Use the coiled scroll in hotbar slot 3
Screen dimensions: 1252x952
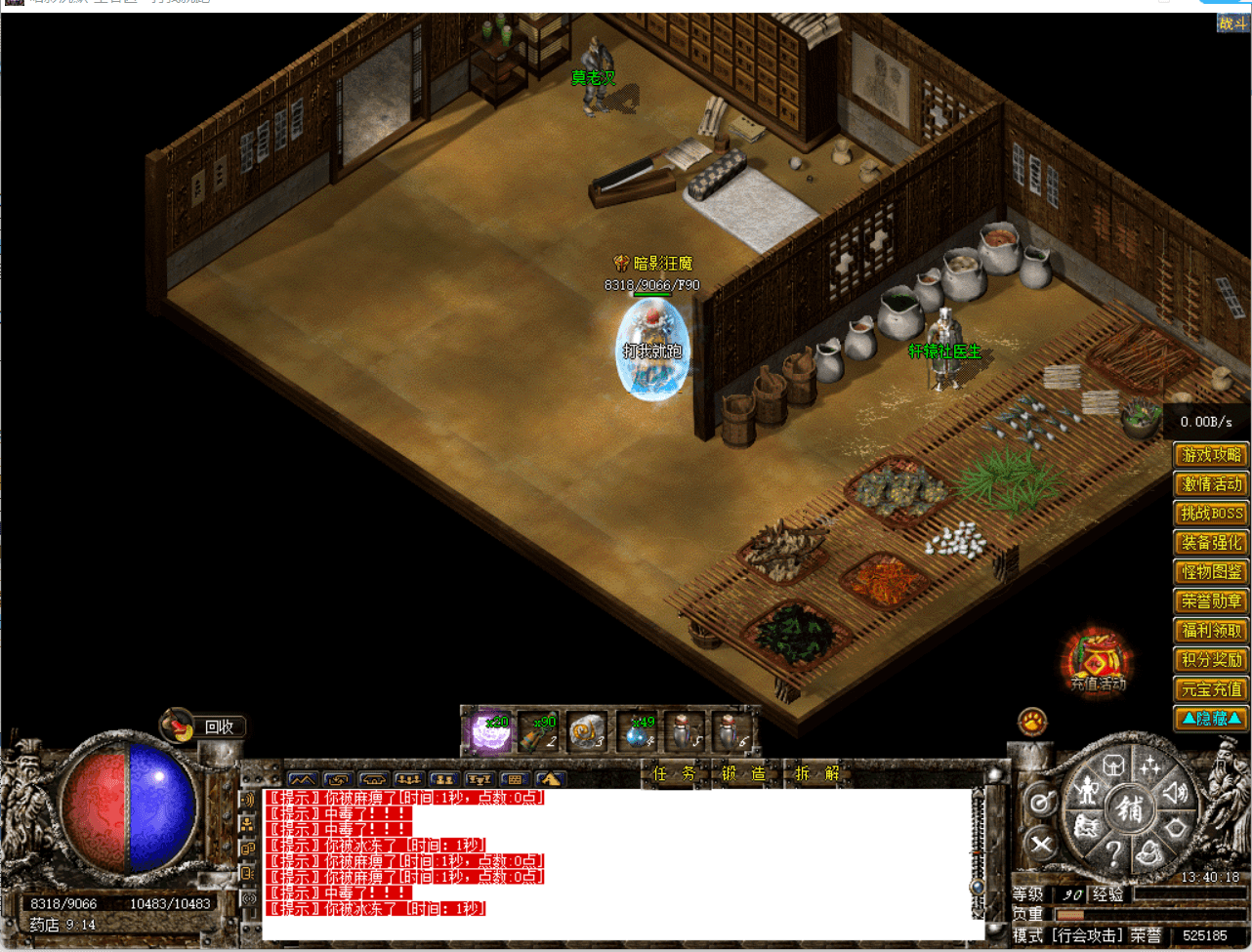(587, 732)
